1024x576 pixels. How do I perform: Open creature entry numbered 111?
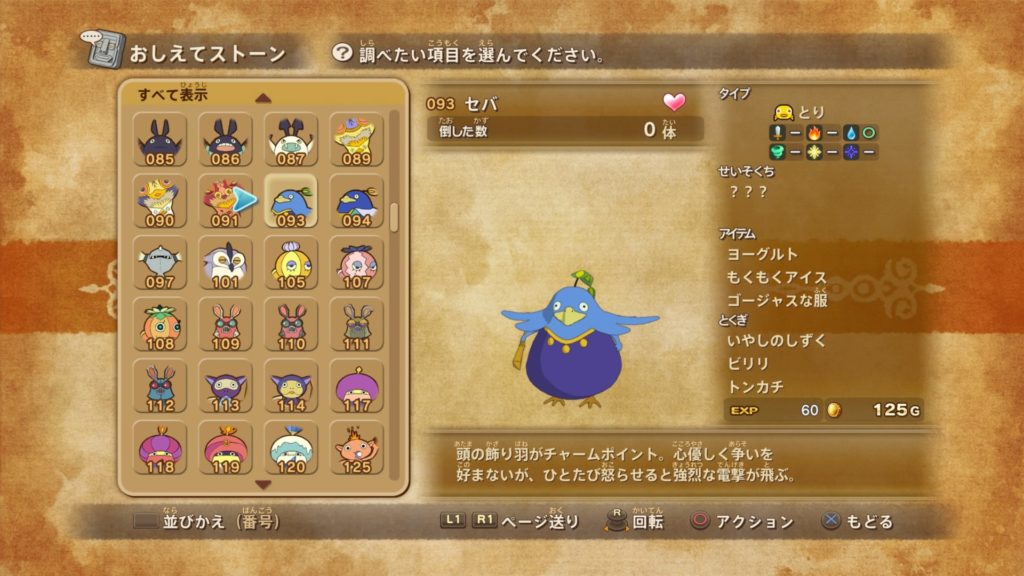356,325
